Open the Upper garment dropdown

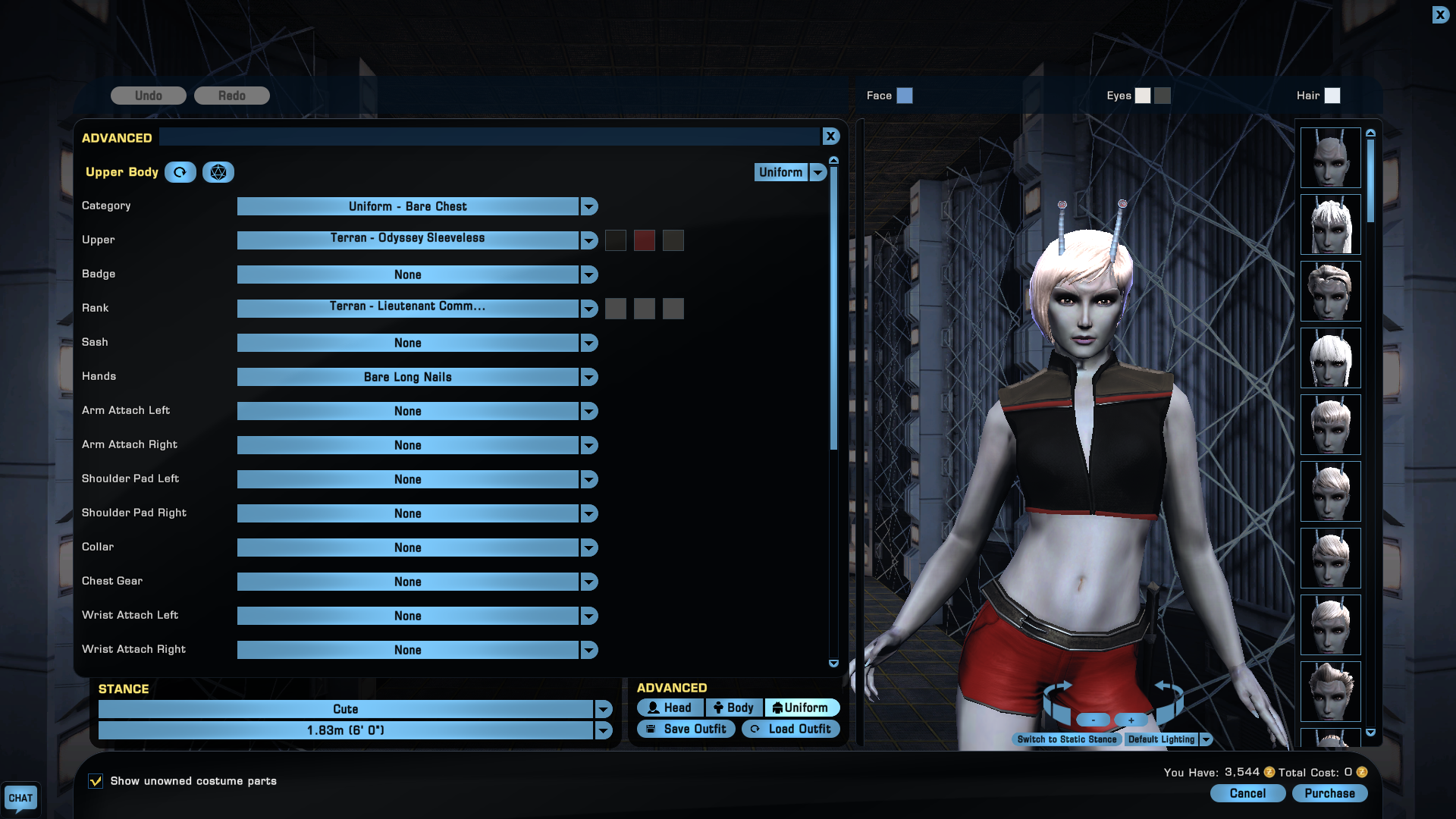pyautogui.click(x=589, y=240)
